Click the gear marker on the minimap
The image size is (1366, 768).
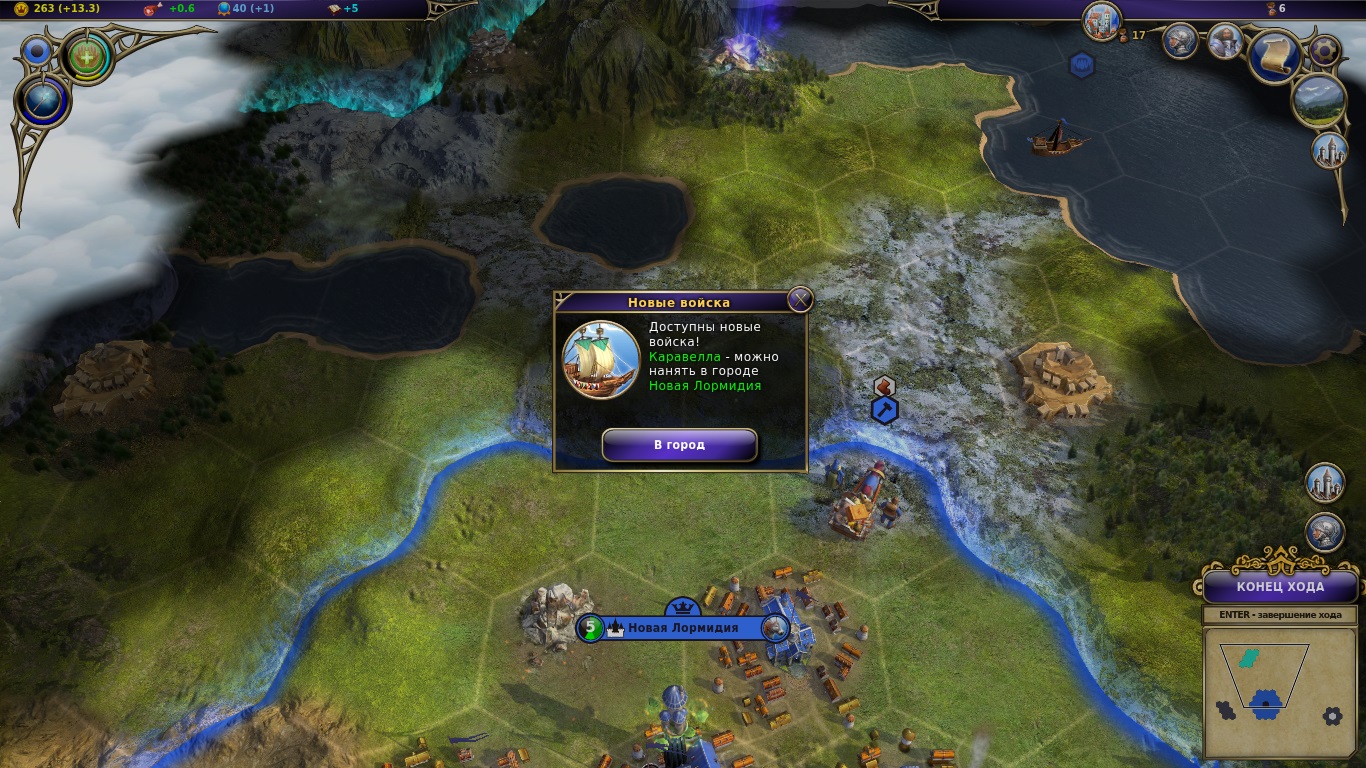[x=1331, y=716]
